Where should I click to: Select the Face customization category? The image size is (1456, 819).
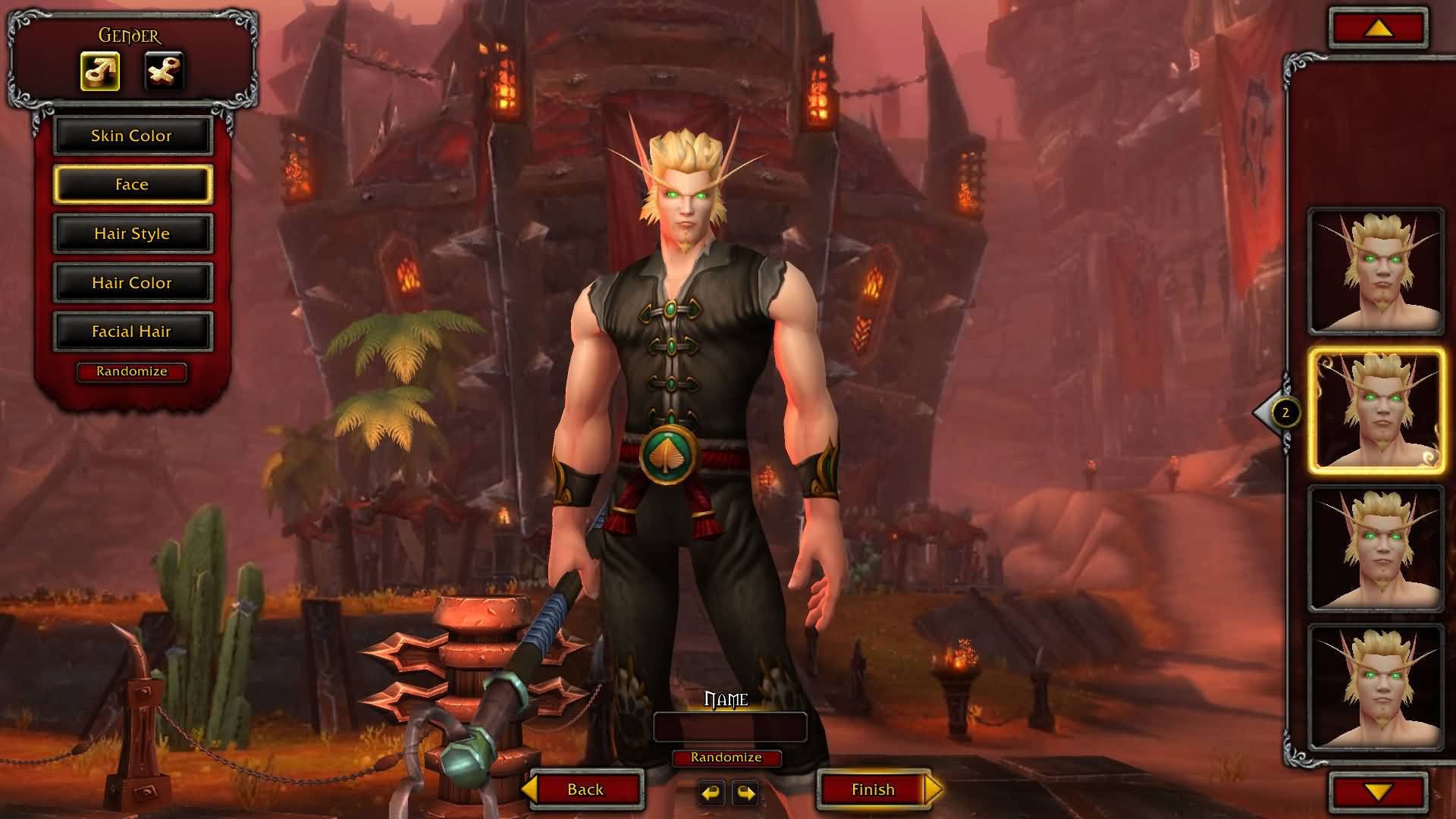click(x=132, y=184)
